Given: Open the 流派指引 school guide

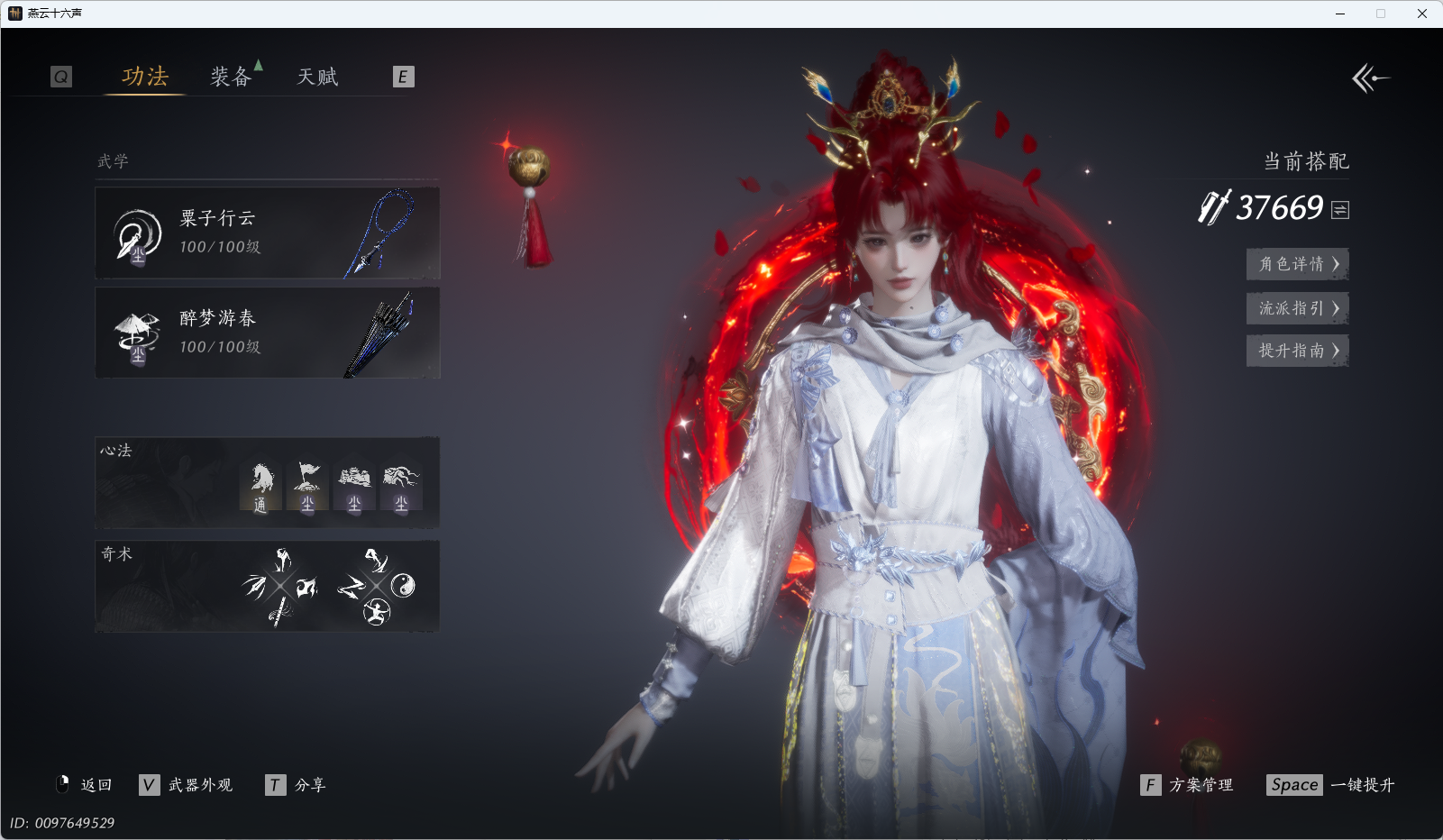Looking at the screenshot, I should pyautogui.click(x=1297, y=308).
